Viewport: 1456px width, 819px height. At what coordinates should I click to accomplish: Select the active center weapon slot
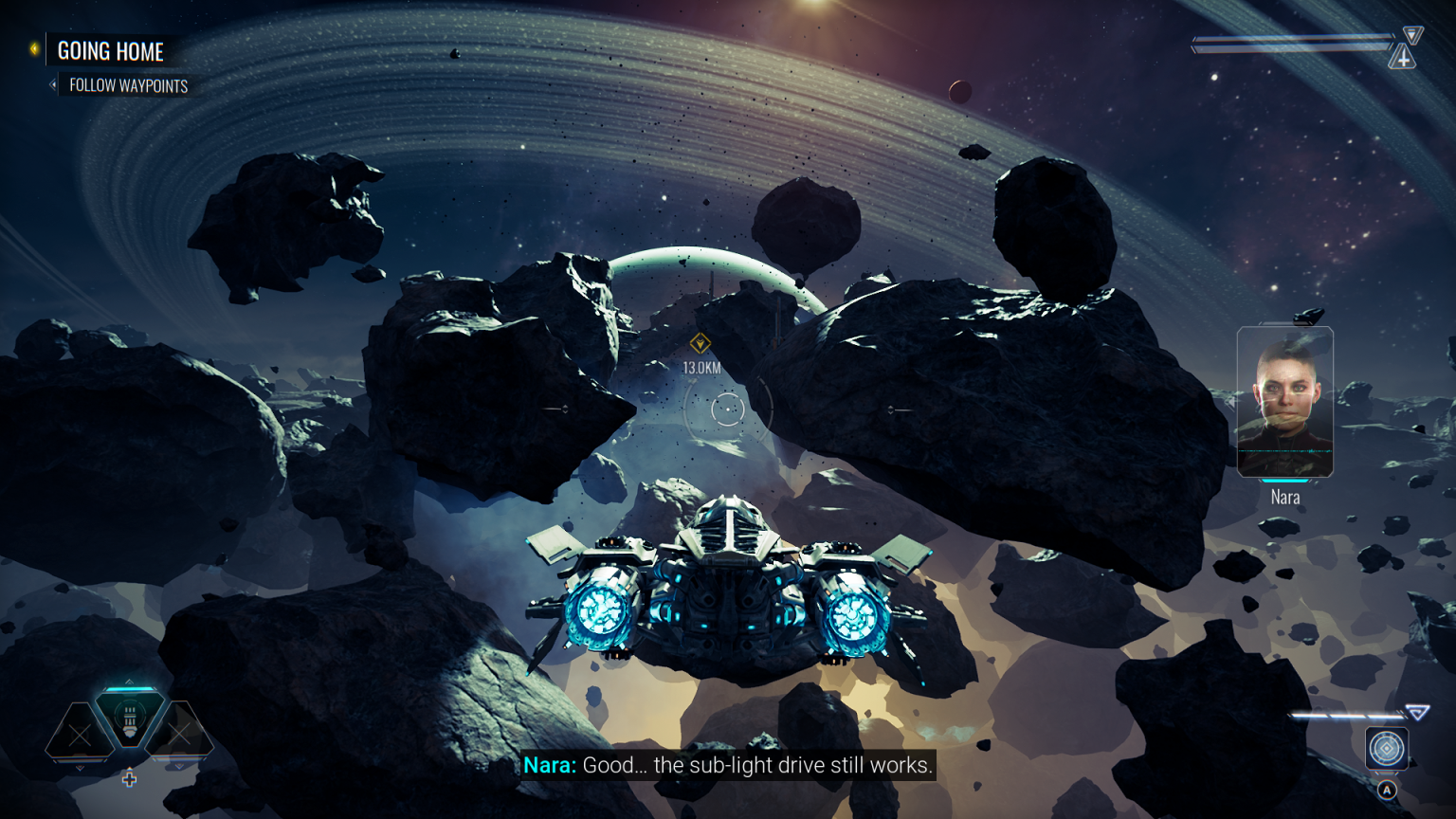point(130,719)
